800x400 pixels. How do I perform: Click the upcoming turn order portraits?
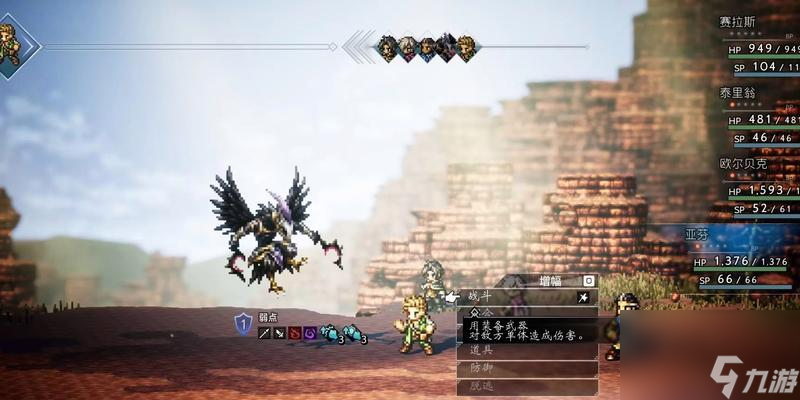425,47
